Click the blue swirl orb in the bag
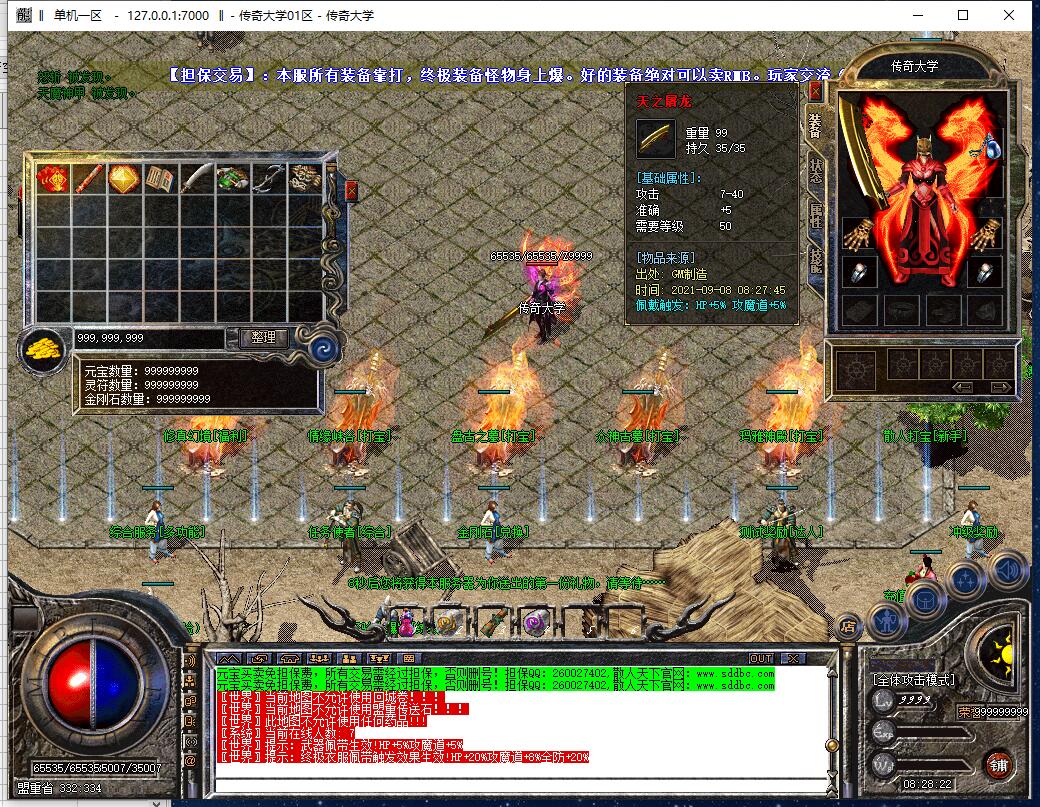 click(x=323, y=347)
